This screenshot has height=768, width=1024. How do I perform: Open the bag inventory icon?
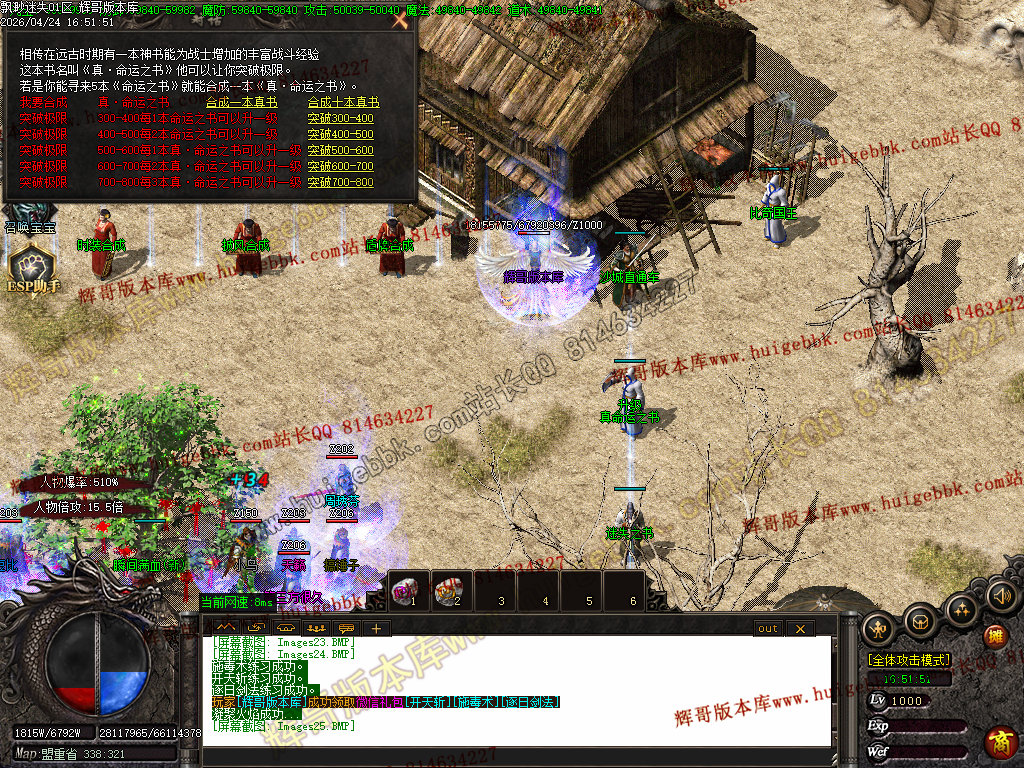pyautogui.click(x=921, y=621)
